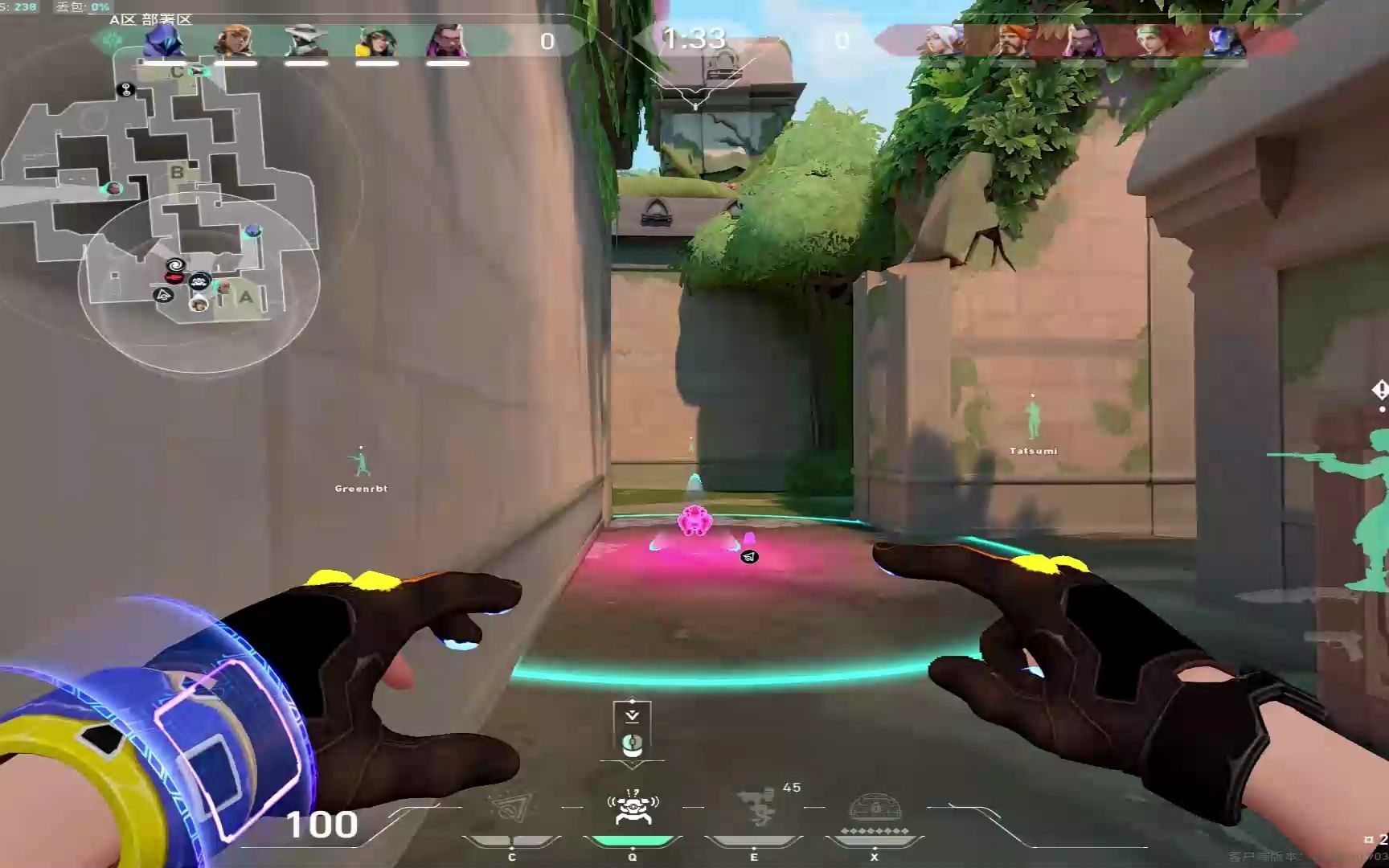1389x868 pixels.
Task: Click the tactical minimap
Action: (x=161, y=201)
